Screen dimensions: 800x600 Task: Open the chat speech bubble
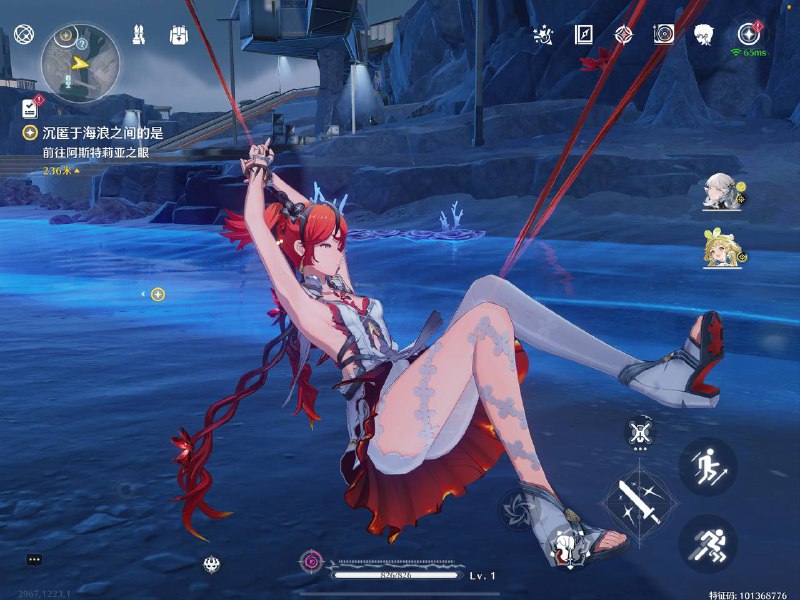pos(34,560)
